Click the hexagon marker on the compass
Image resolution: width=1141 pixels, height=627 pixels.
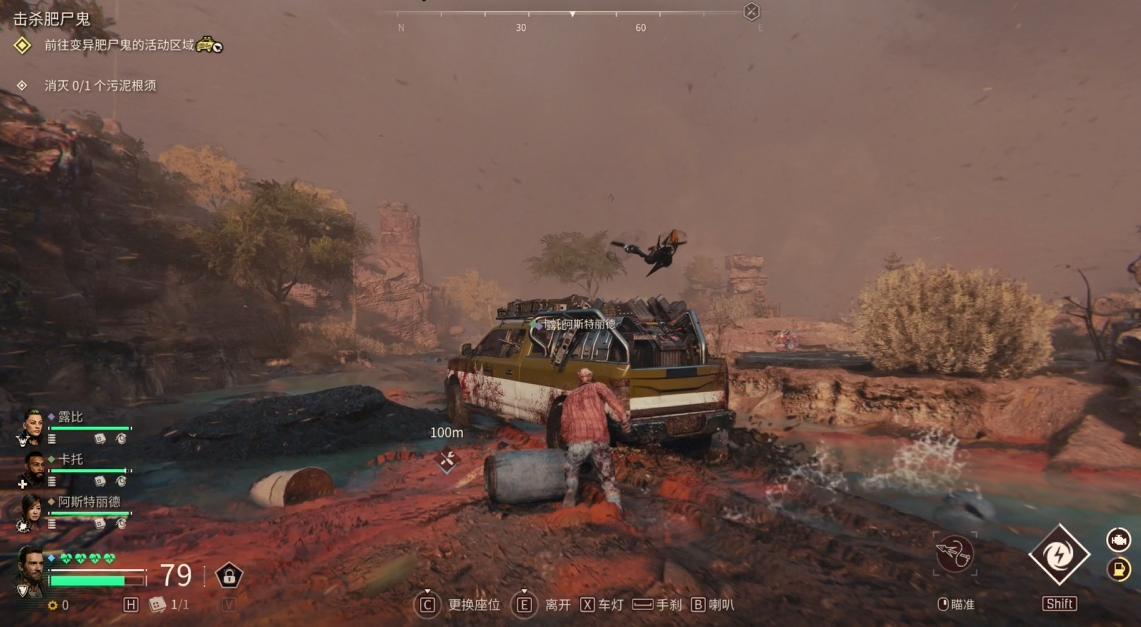coord(751,12)
